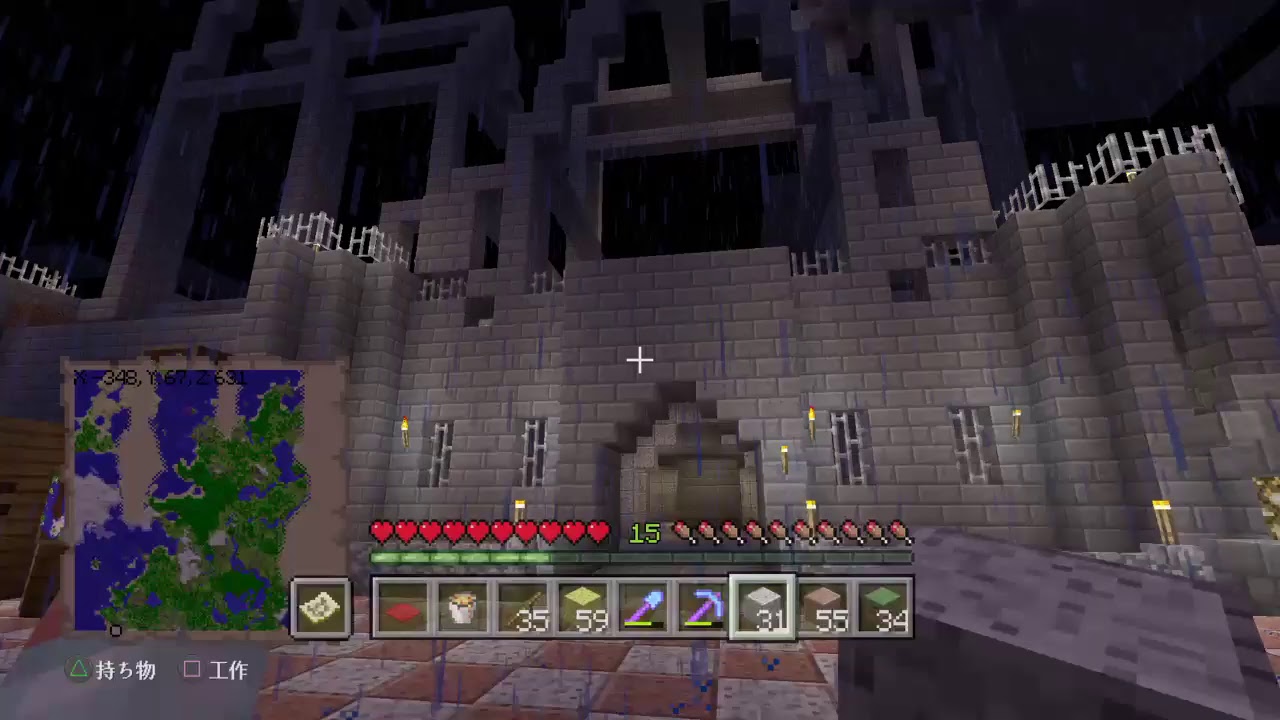Open the 工作 crafting option
Image resolution: width=1280 pixels, height=720 pixels.
pyautogui.click(x=231, y=671)
